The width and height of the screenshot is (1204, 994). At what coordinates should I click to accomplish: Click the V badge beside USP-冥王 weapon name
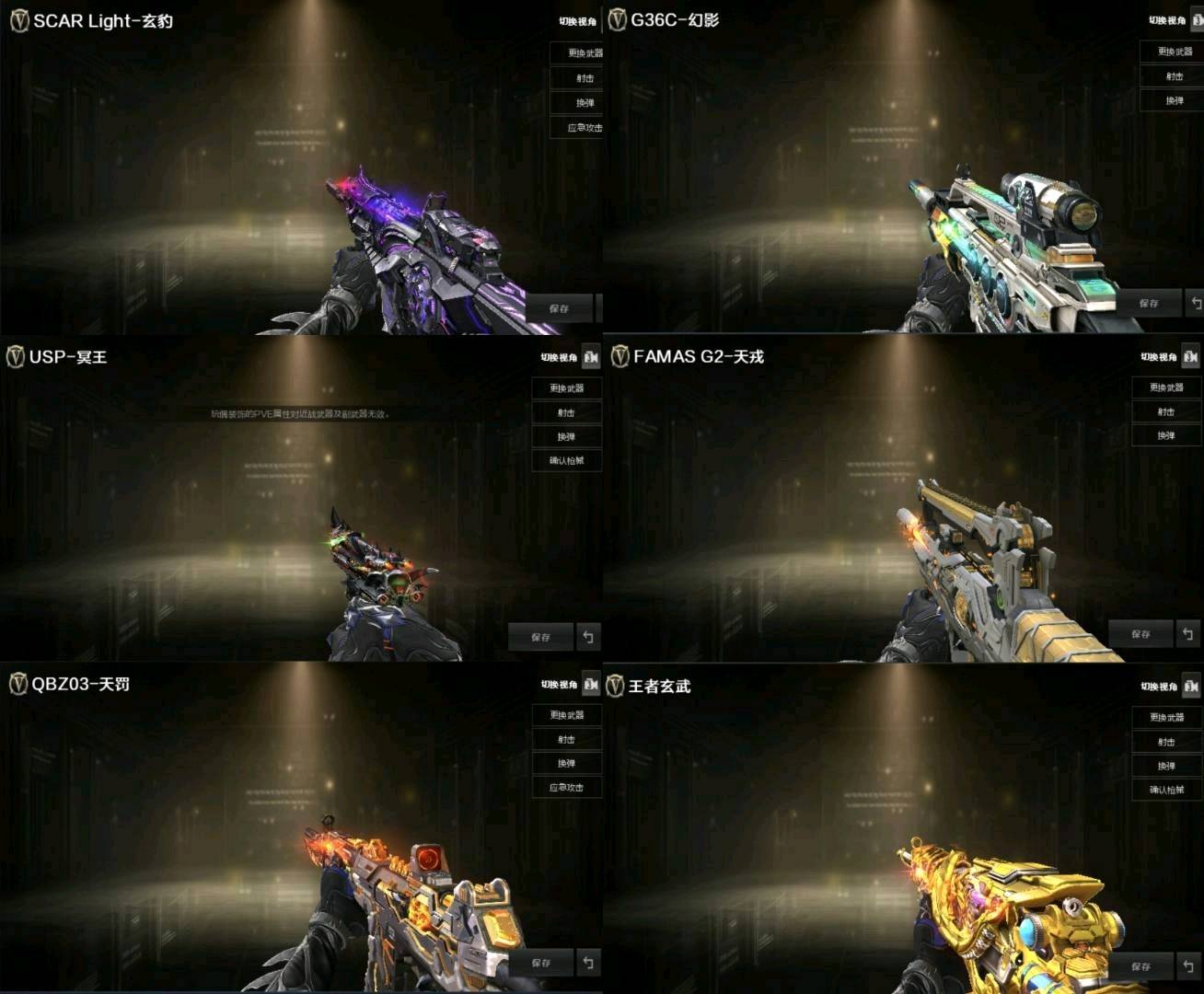click(x=15, y=357)
